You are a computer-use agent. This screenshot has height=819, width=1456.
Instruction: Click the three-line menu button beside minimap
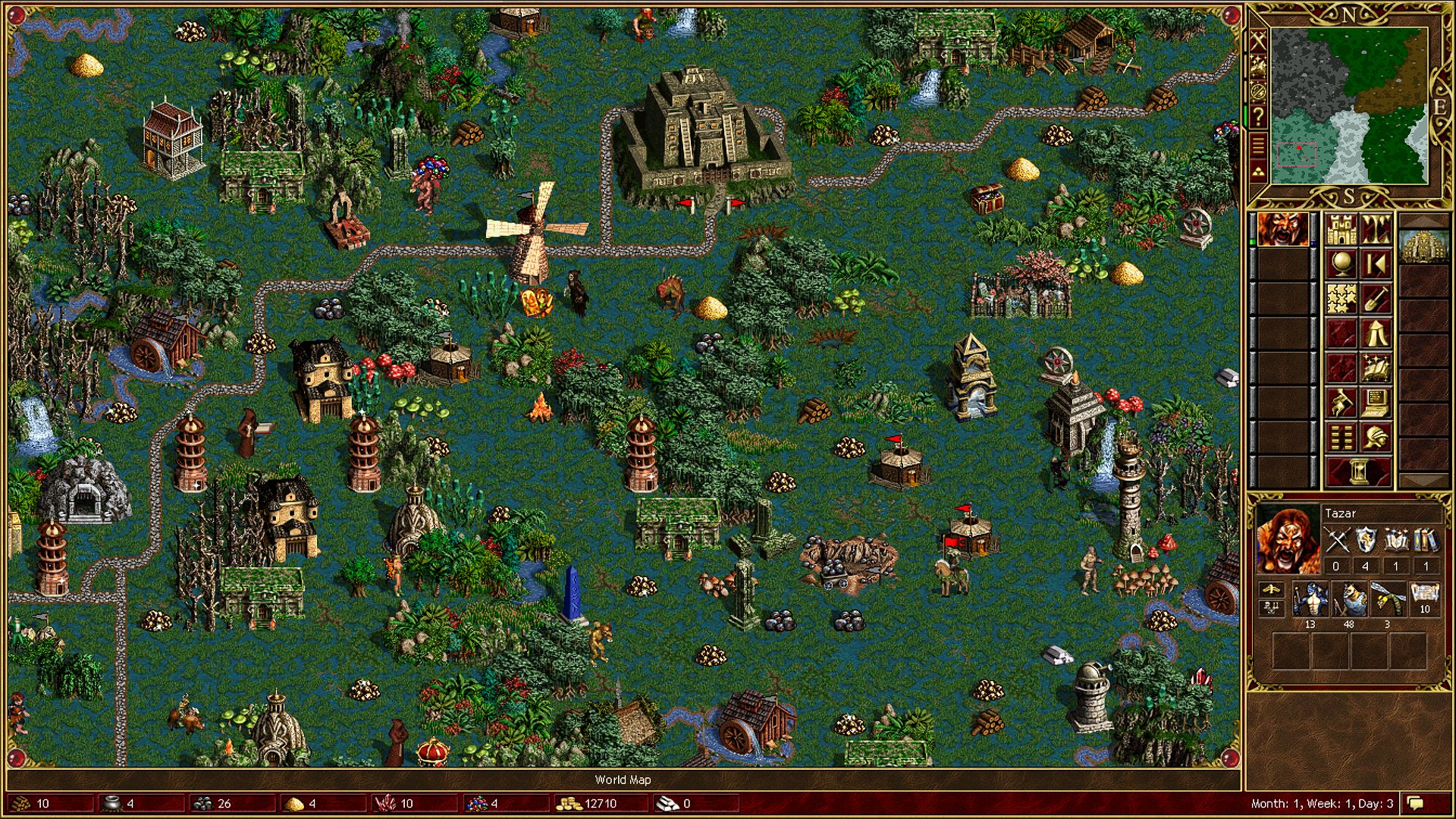1258,143
